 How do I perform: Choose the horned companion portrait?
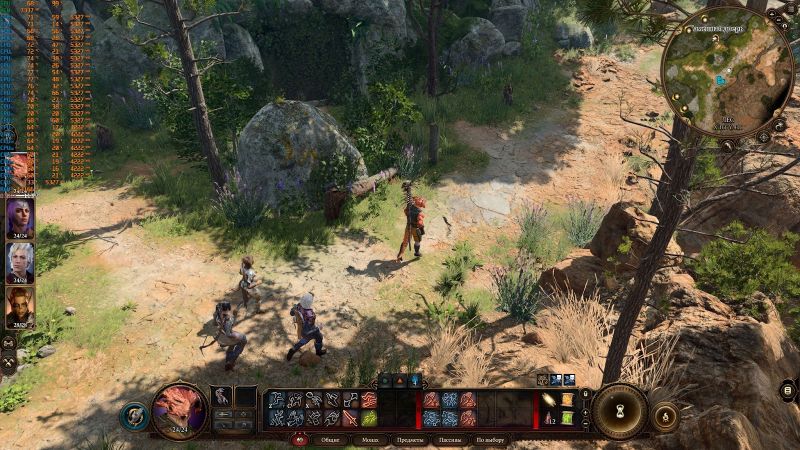point(20,307)
